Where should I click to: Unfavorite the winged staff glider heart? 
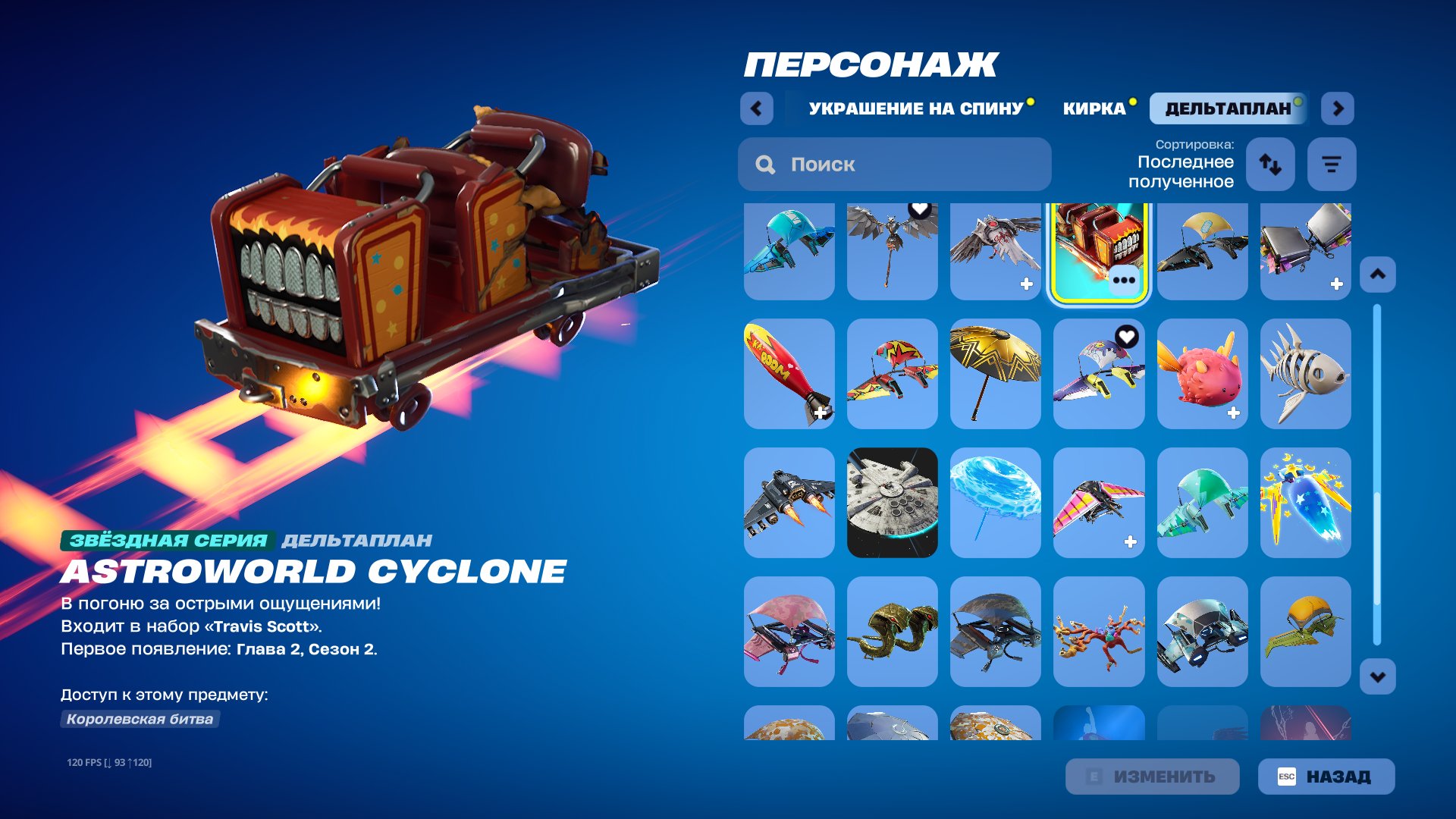click(x=921, y=212)
